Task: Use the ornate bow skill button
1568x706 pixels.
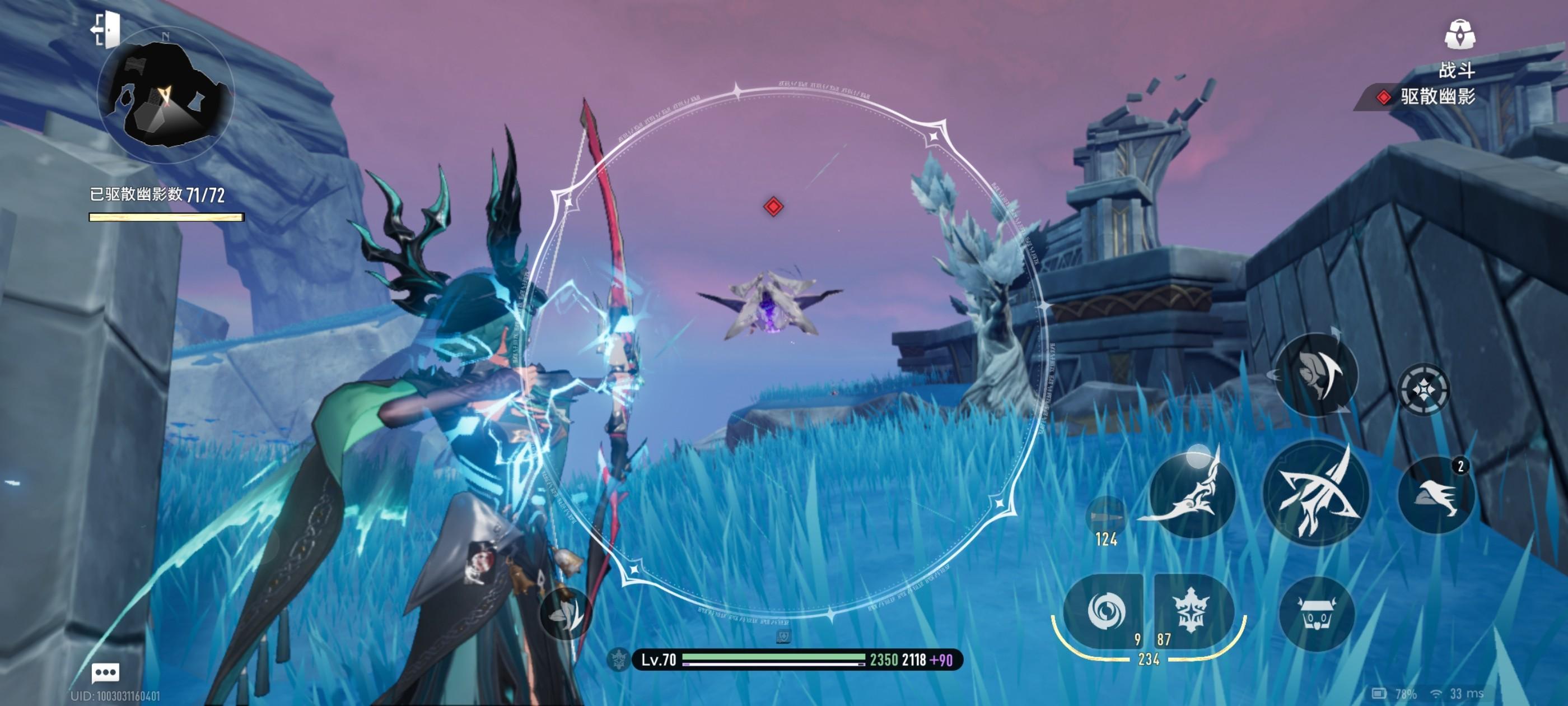Action: tap(1190, 494)
